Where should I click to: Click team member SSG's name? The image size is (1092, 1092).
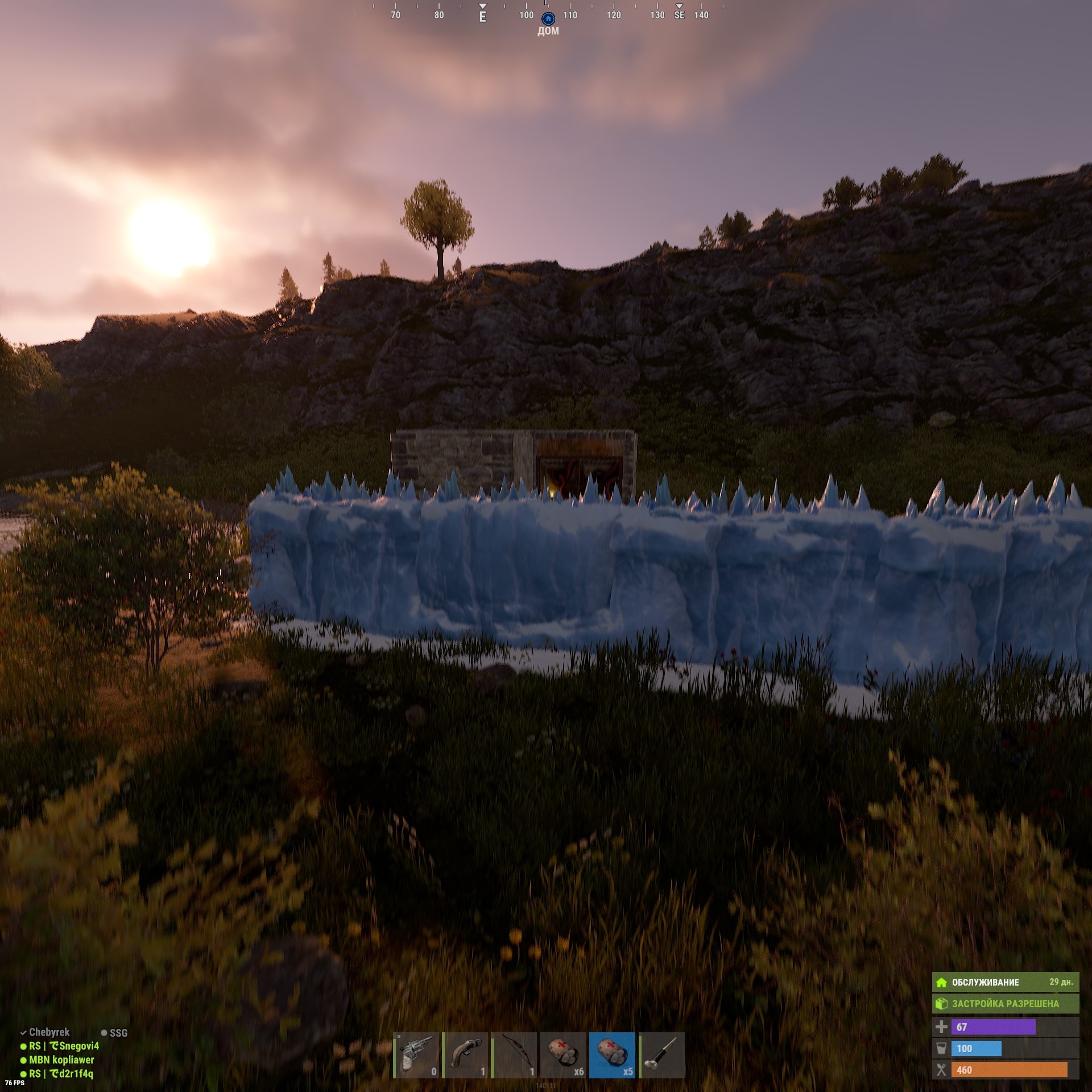pyautogui.click(x=118, y=1033)
